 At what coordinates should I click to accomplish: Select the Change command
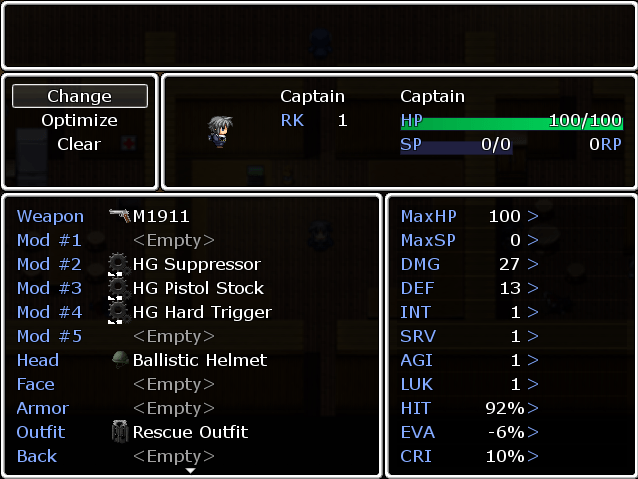pyautogui.click(x=79, y=96)
